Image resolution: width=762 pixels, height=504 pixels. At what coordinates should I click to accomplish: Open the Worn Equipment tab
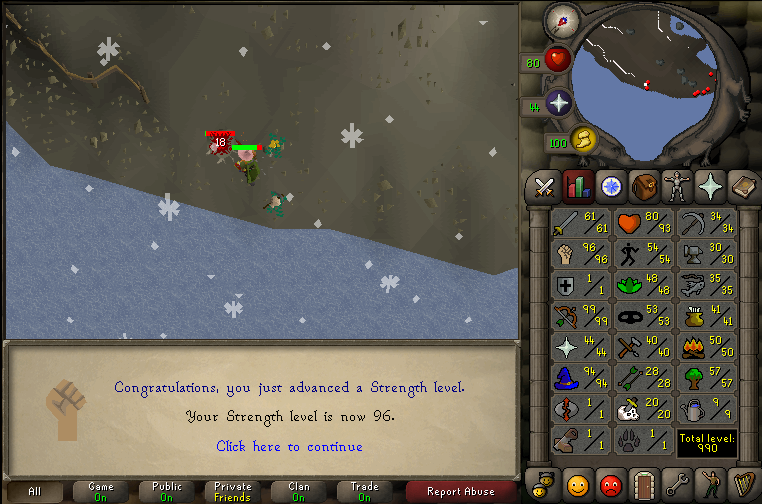tap(676, 186)
